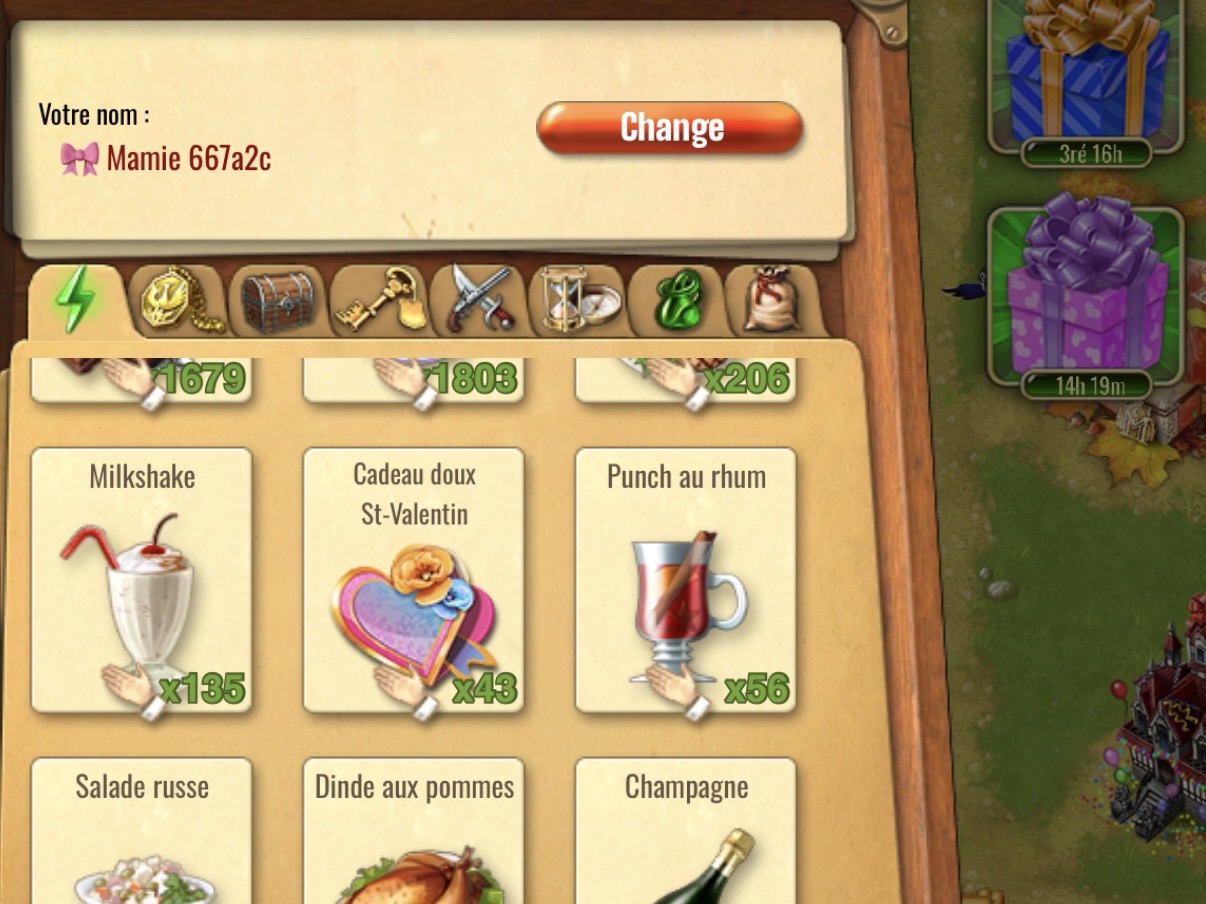Screen dimensions: 1206x904
Task: Select the Punch au rhum item
Action: tap(685, 580)
